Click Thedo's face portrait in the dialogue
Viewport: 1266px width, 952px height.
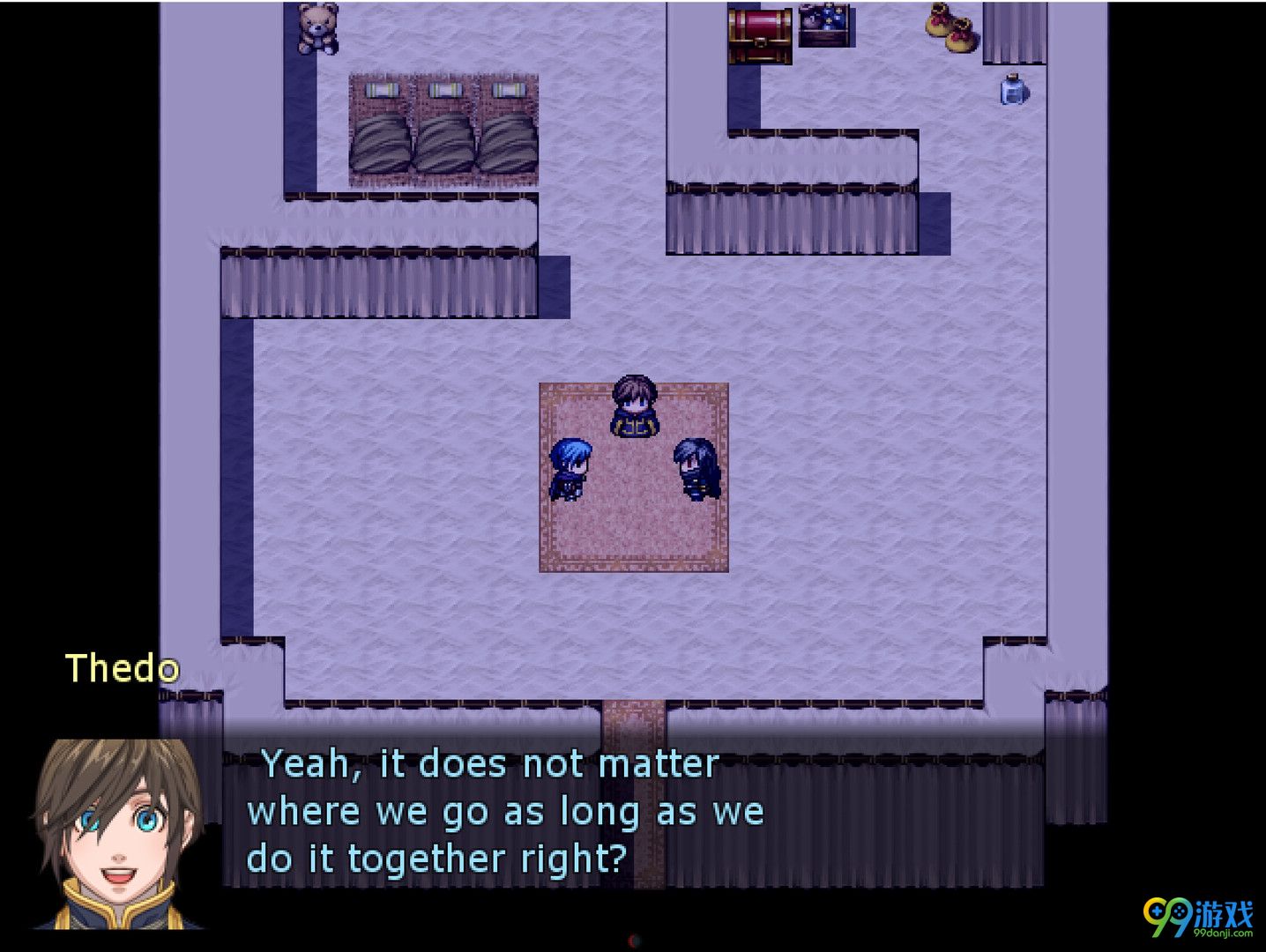[x=119, y=833]
